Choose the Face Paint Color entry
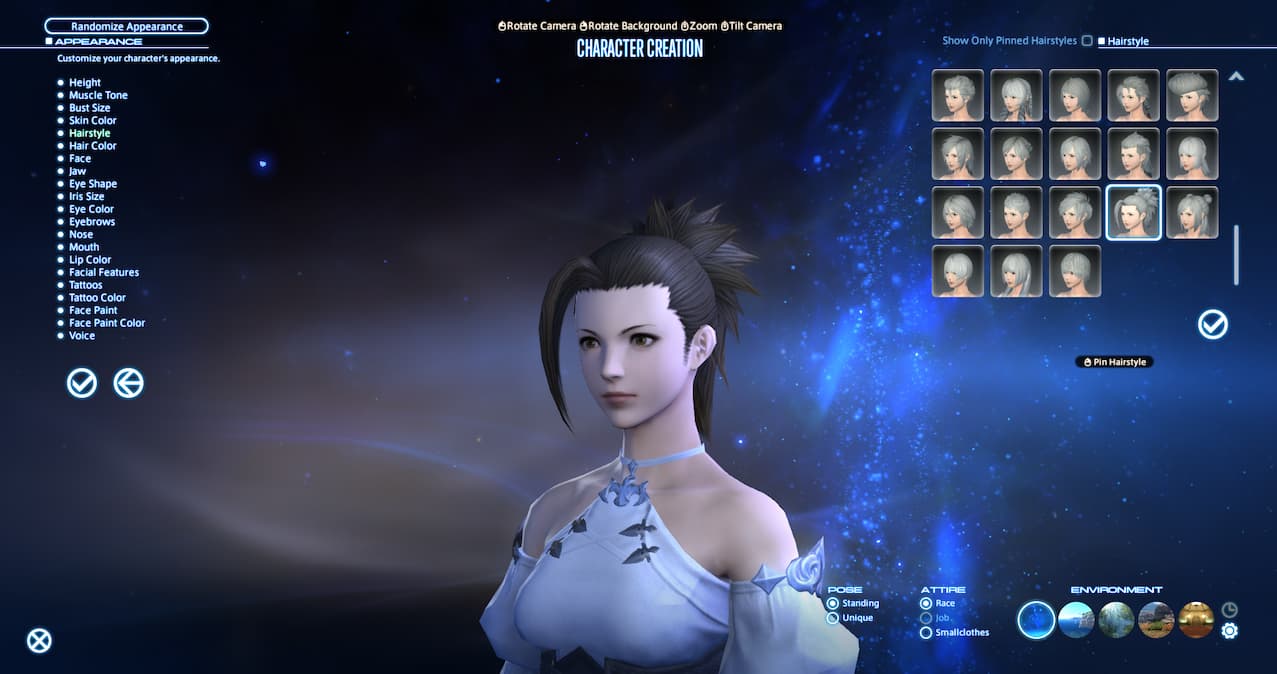The image size is (1277, 674). tap(106, 323)
